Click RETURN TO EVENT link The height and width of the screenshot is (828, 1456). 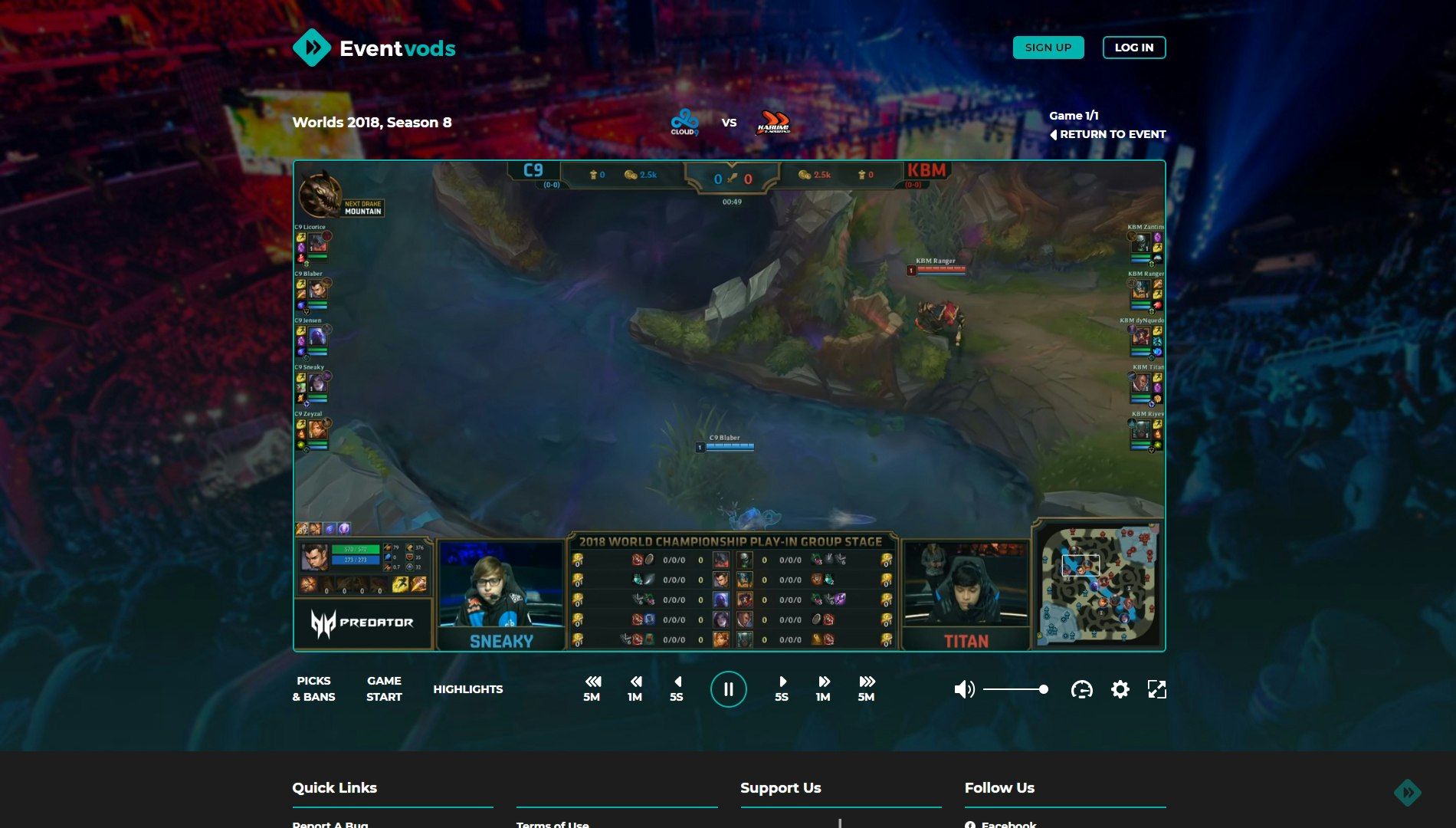[x=1108, y=133]
